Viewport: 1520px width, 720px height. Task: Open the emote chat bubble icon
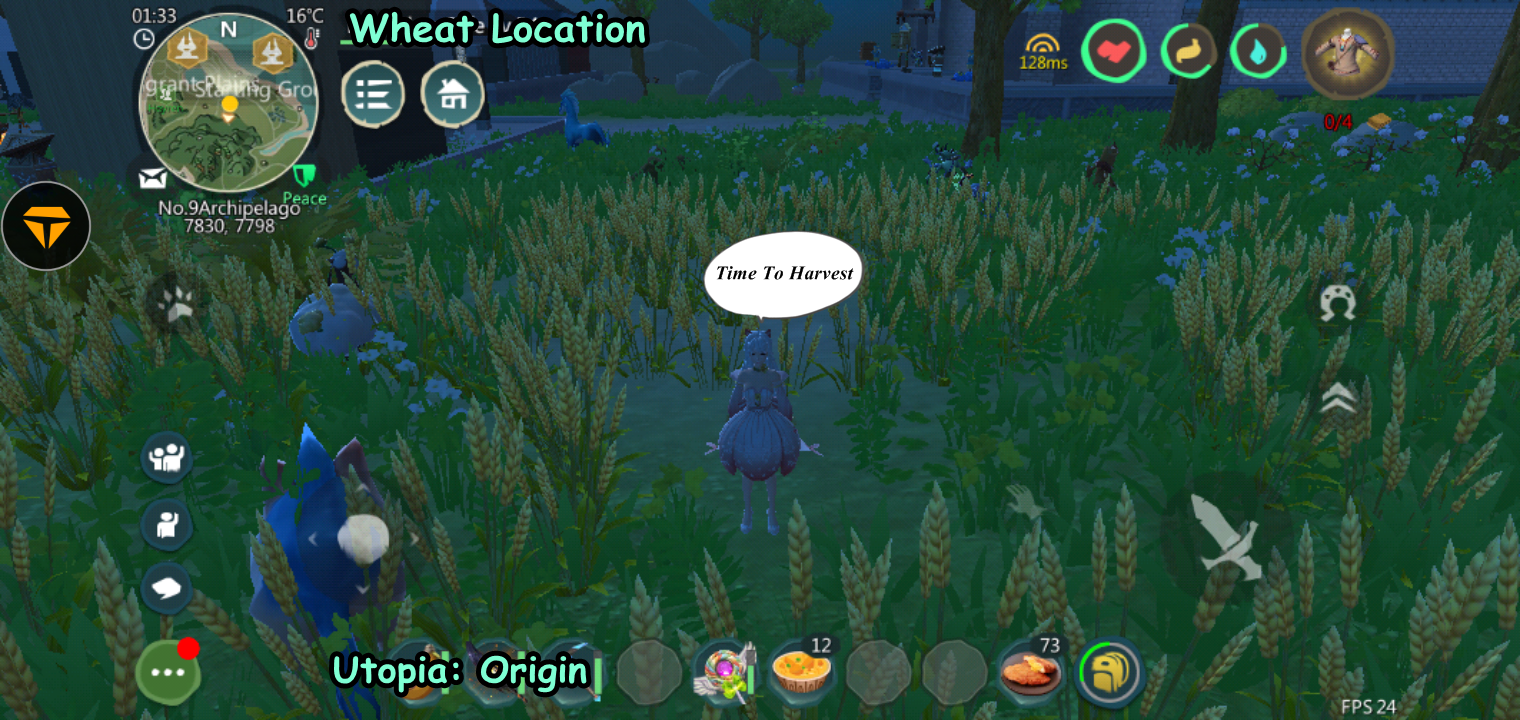point(167,589)
